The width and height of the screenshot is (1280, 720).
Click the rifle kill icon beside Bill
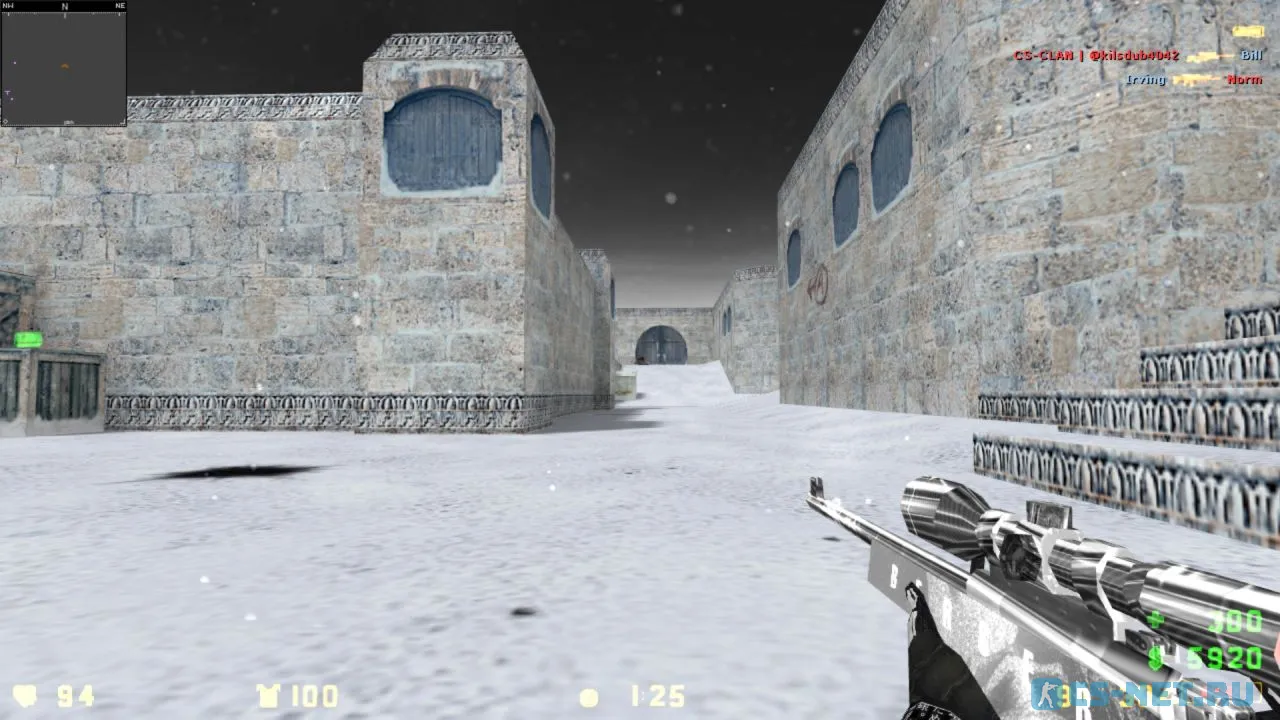[x=1205, y=57]
